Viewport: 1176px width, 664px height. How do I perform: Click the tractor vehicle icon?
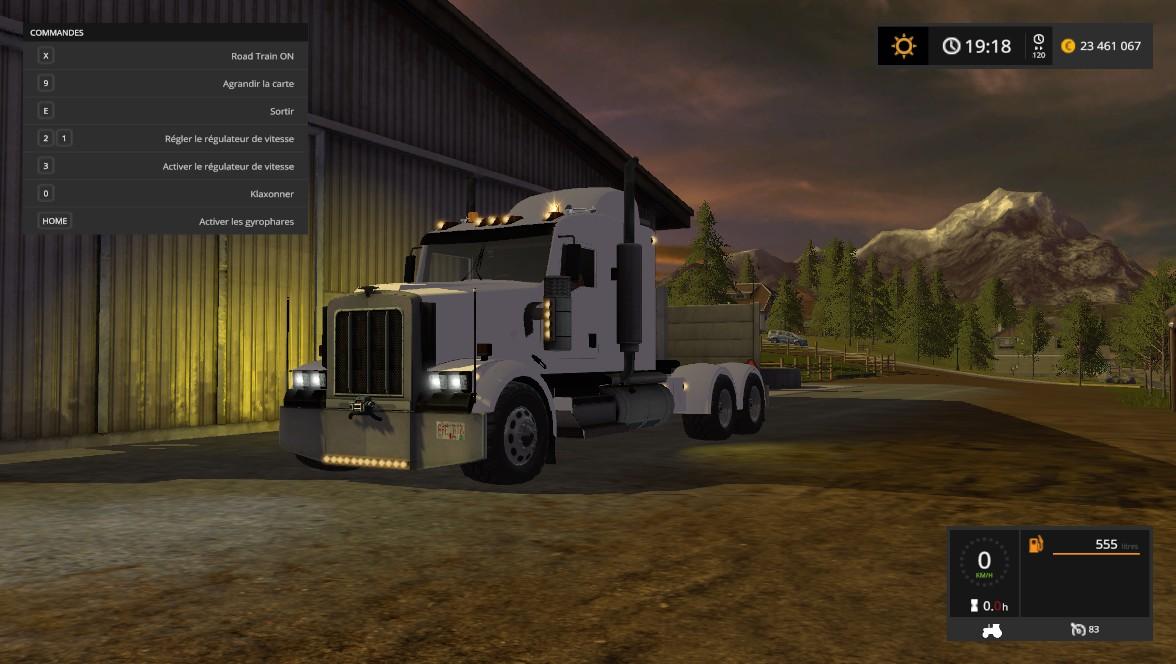click(x=992, y=630)
